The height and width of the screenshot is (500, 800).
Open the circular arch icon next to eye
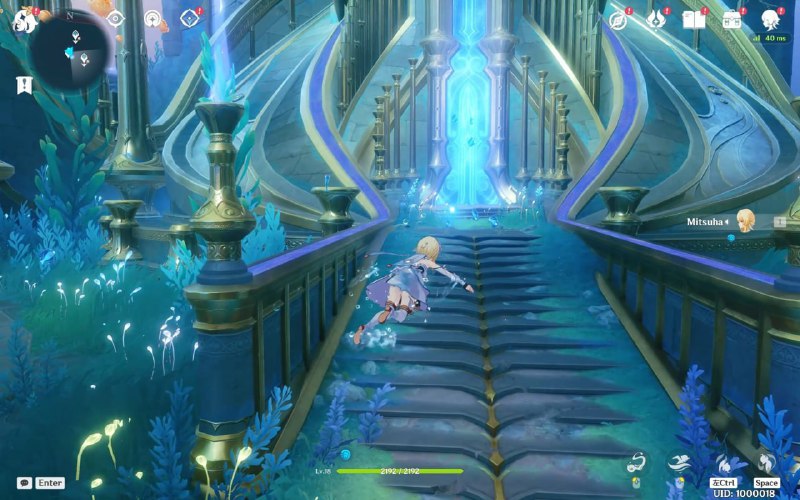(152, 18)
